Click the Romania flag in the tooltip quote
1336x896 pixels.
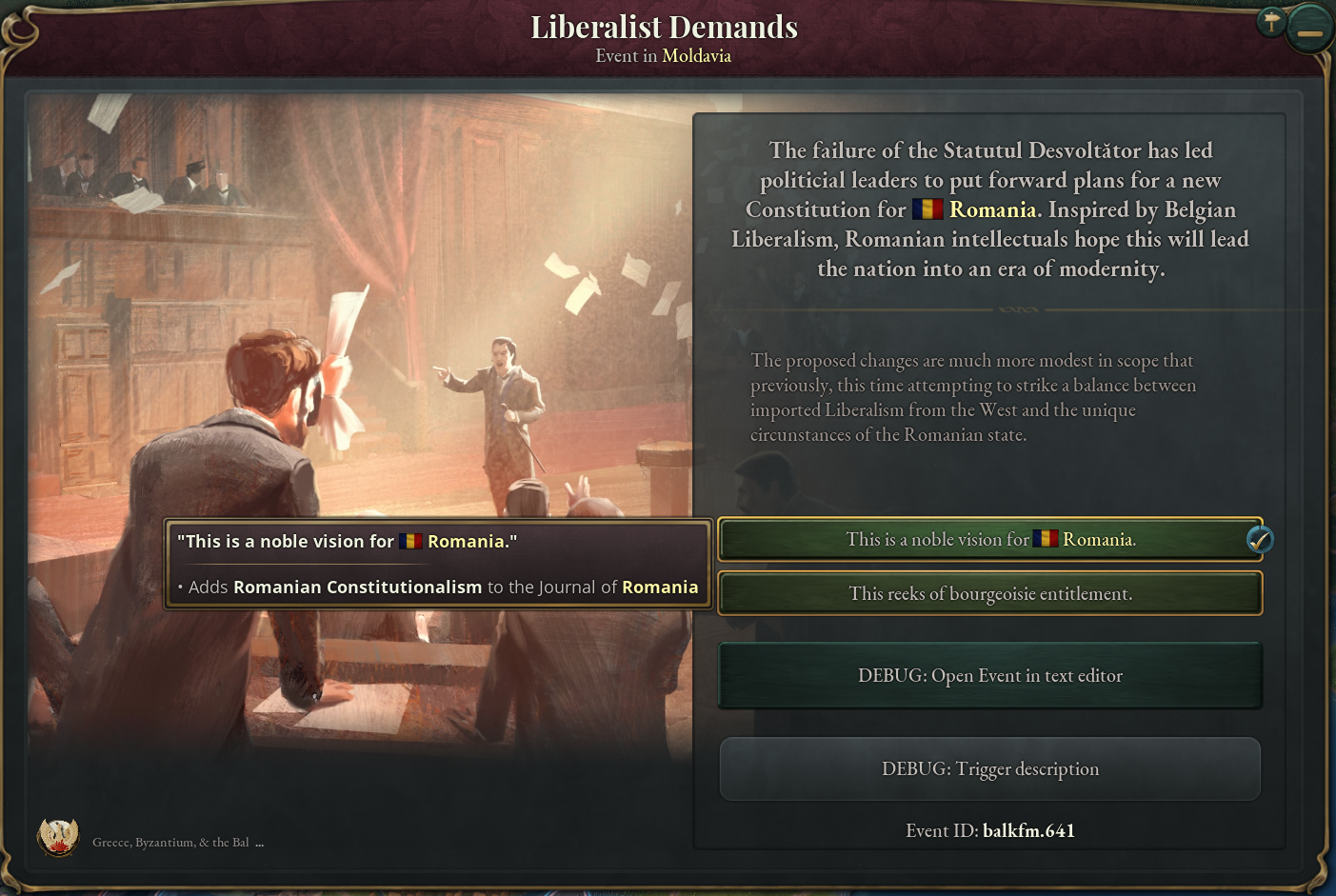(x=411, y=541)
